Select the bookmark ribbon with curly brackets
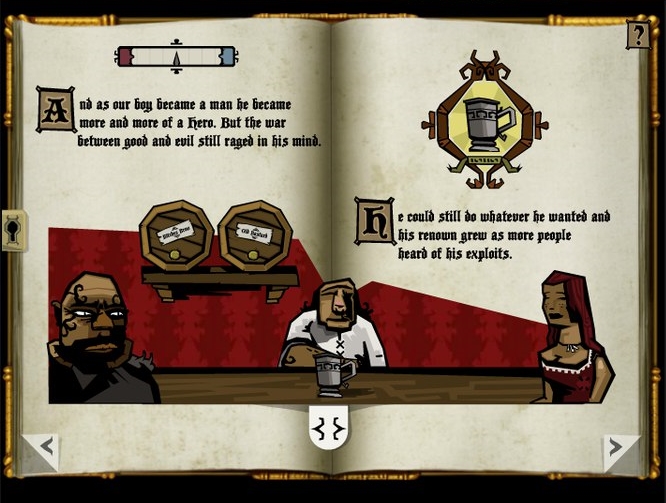Viewport: 666px width, 503px height. click(330, 430)
